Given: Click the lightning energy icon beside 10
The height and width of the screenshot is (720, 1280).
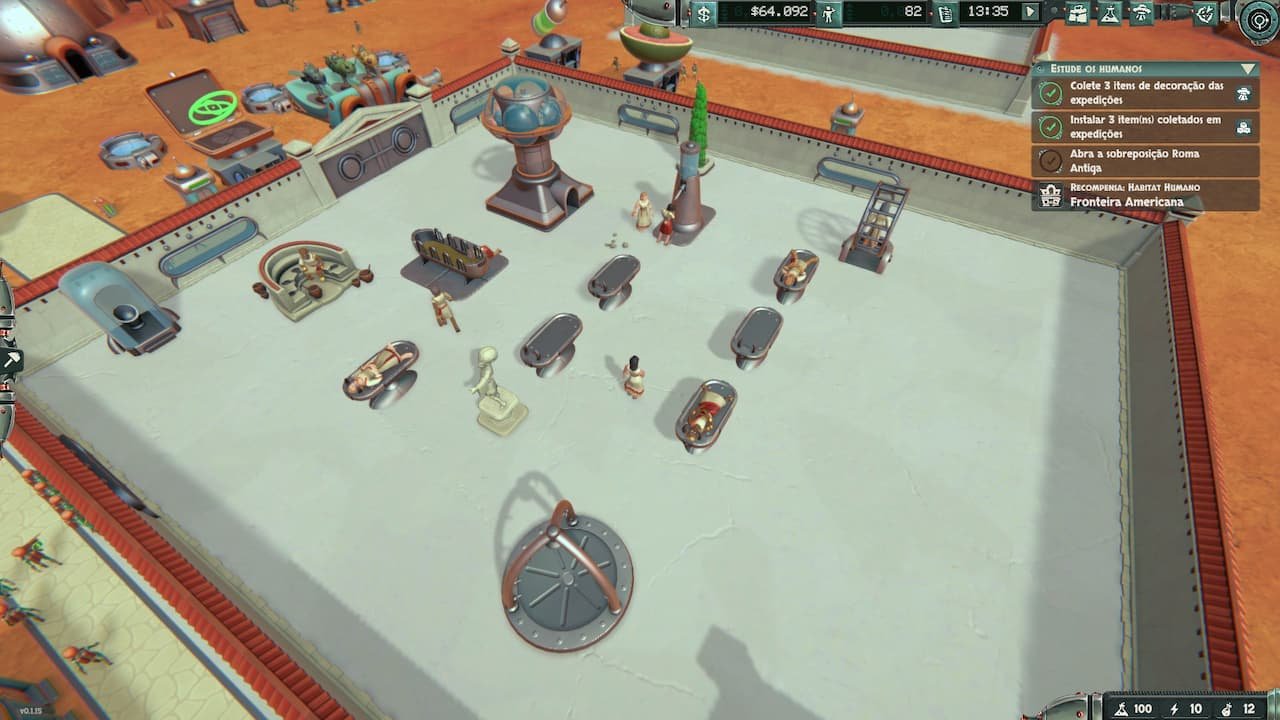Looking at the screenshot, I should tap(1174, 709).
